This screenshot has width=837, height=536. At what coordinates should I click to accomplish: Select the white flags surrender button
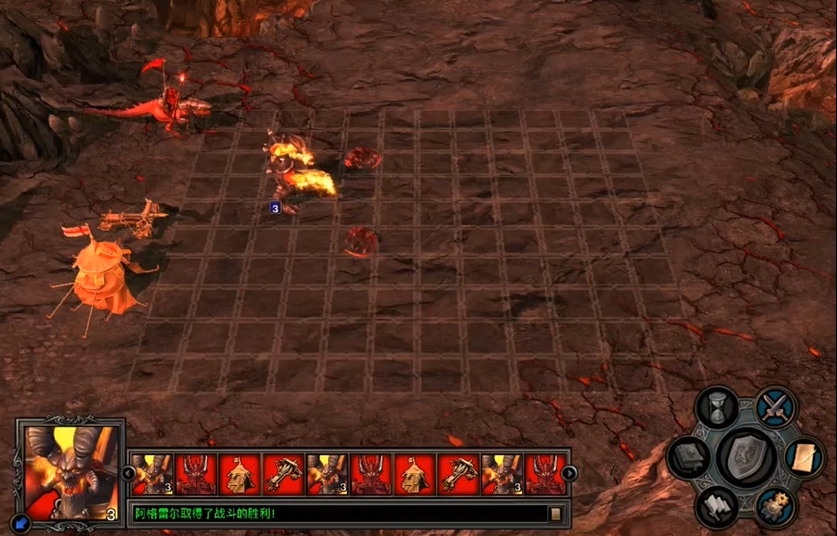[717, 507]
